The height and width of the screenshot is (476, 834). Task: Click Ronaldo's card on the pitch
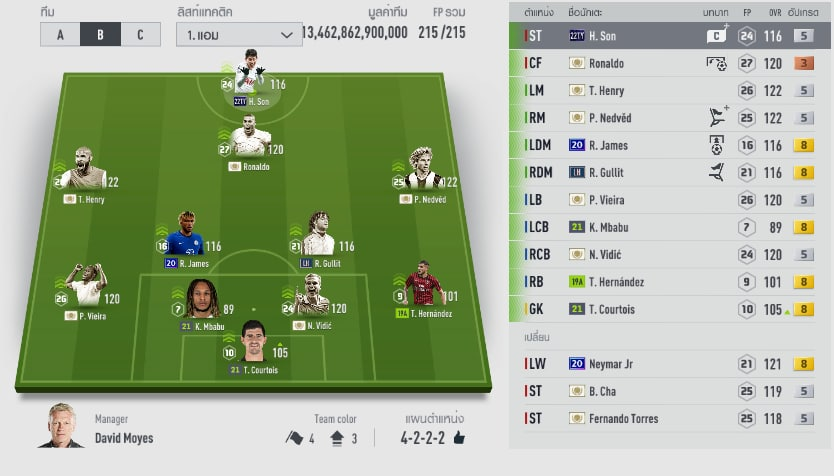(x=248, y=143)
